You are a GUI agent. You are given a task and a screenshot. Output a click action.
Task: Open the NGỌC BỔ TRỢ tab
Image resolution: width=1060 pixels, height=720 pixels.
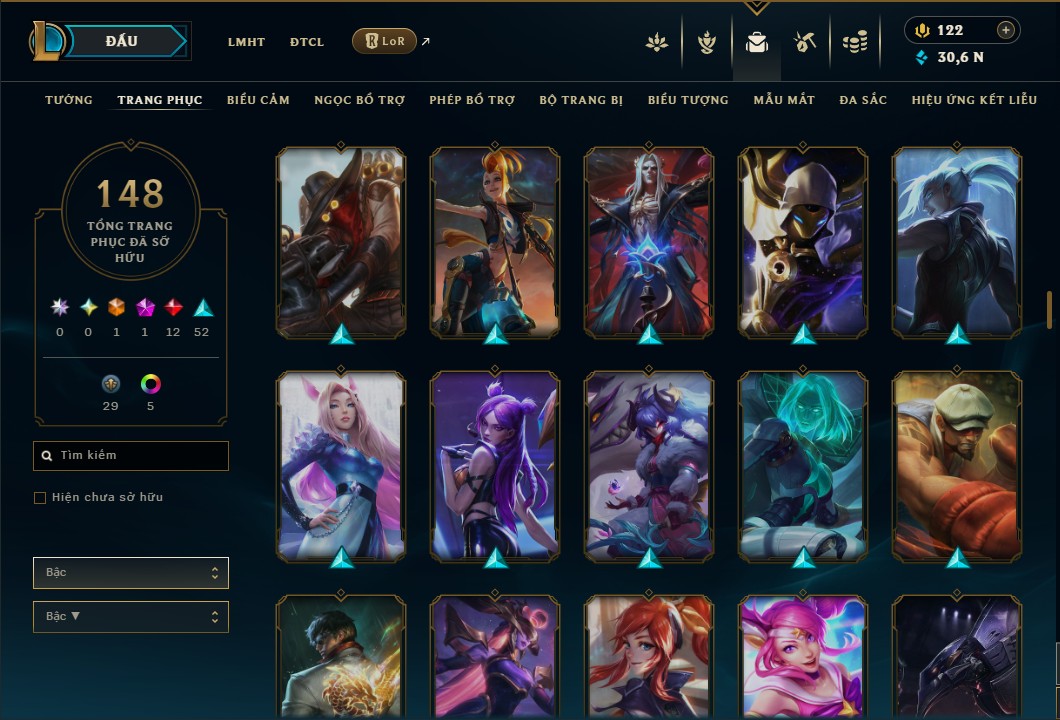point(359,100)
